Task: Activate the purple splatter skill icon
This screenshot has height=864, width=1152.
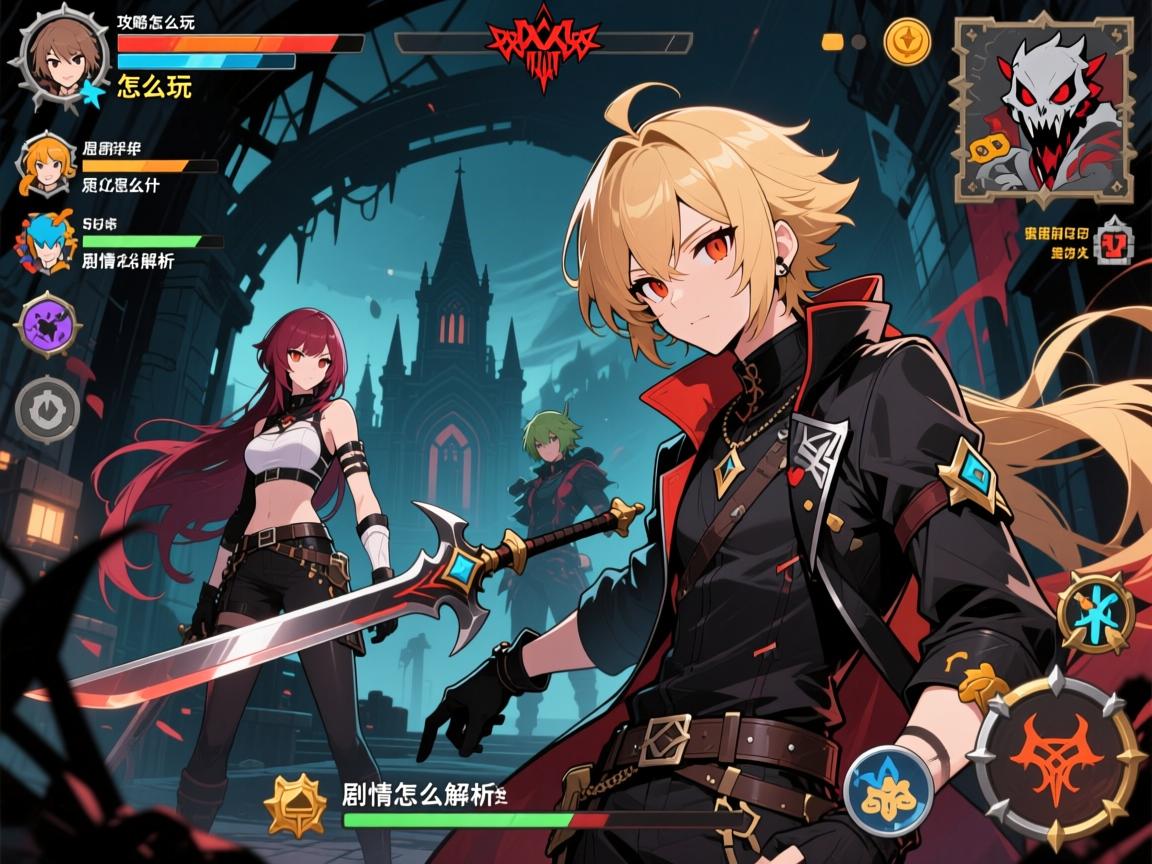Action: click(47, 324)
